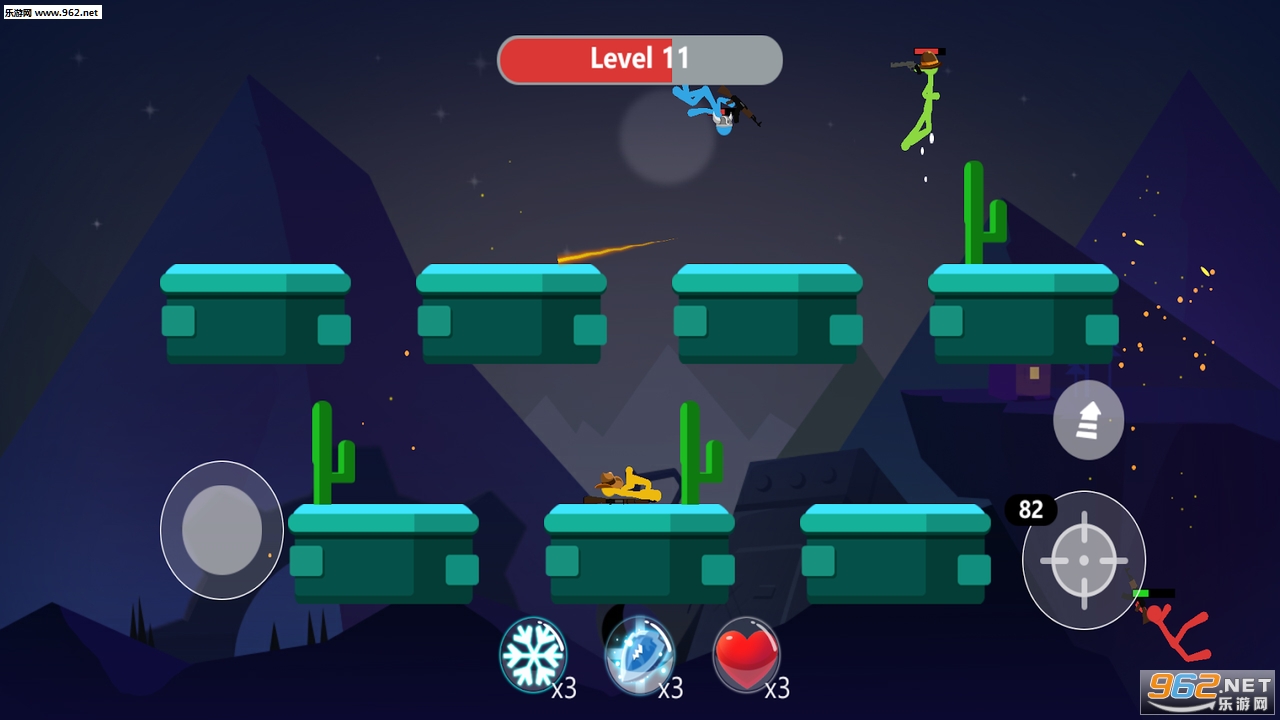Hit the jump arrow button

tap(1088, 420)
